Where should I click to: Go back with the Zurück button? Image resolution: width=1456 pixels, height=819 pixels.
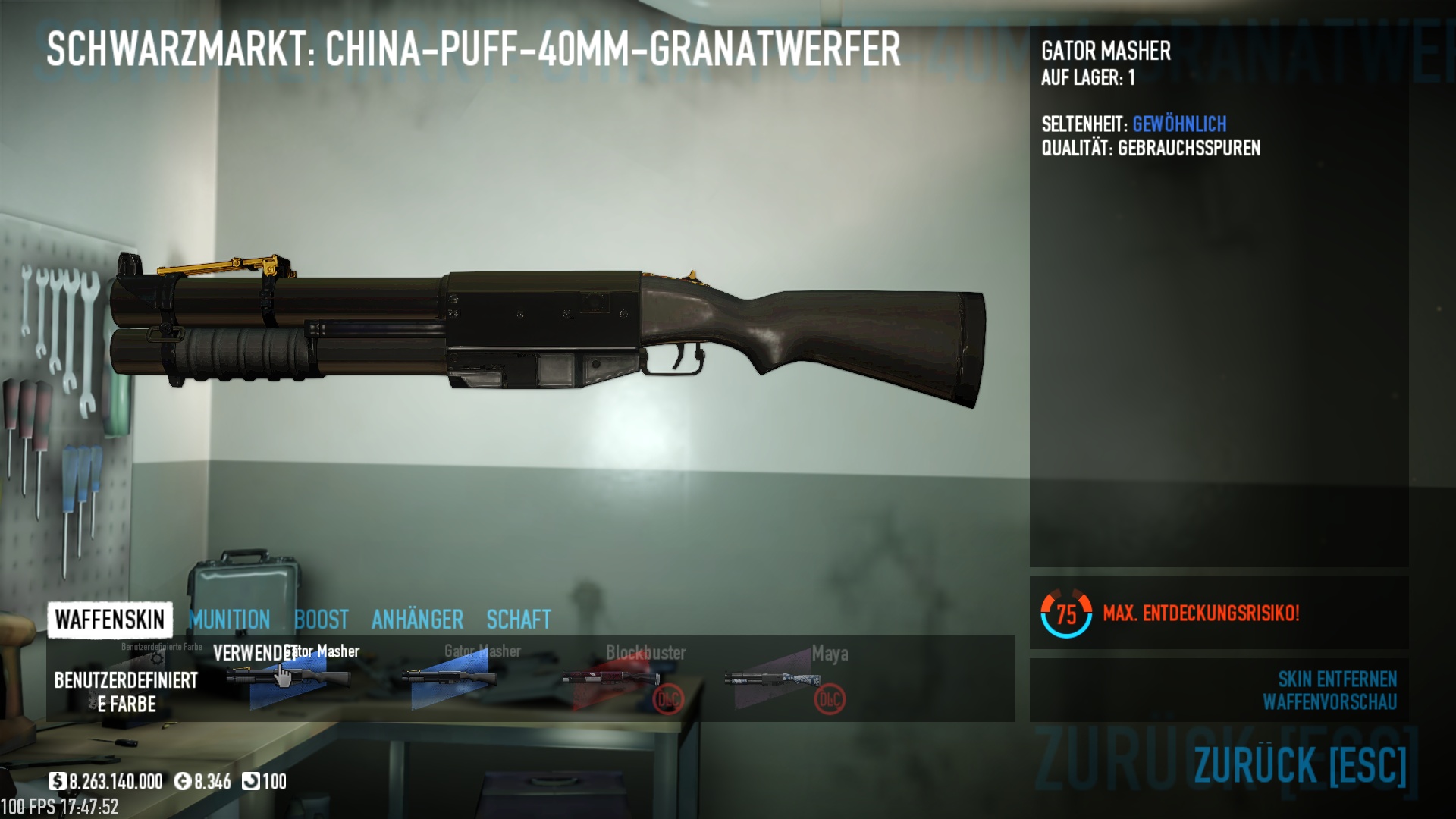tap(1300, 764)
